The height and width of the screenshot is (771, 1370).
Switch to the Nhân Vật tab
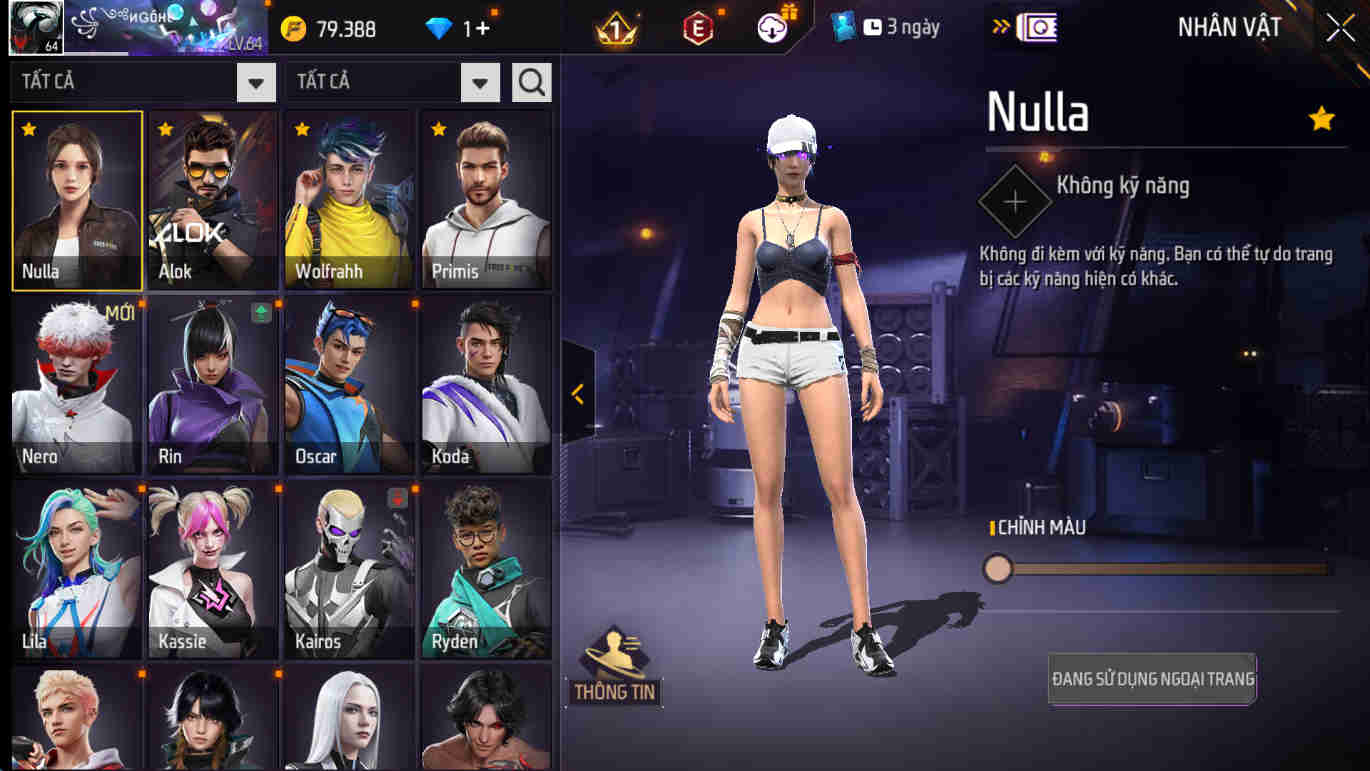pyautogui.click(x=1228, y=27)
